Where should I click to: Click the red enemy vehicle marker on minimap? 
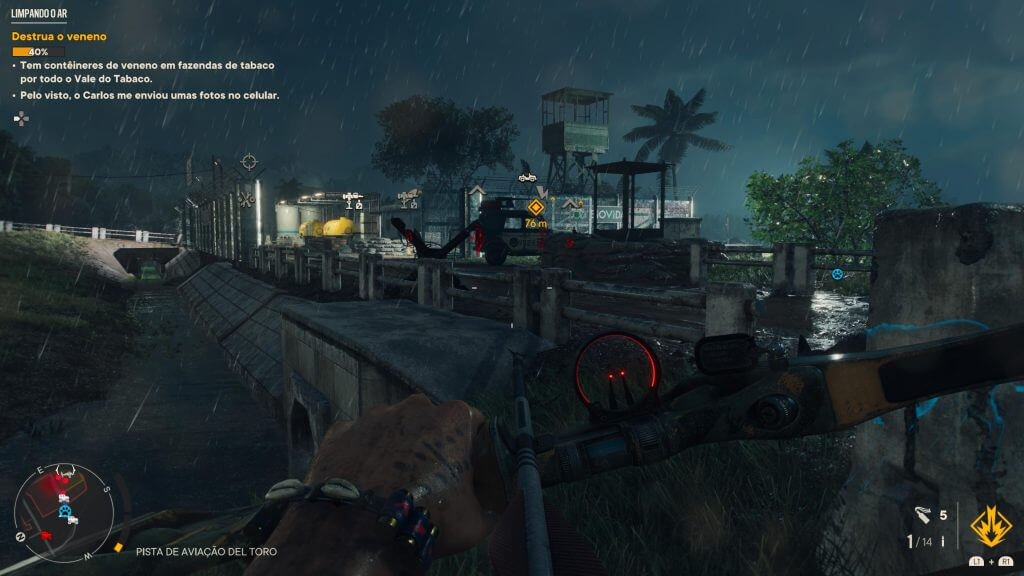click(44, 535)
